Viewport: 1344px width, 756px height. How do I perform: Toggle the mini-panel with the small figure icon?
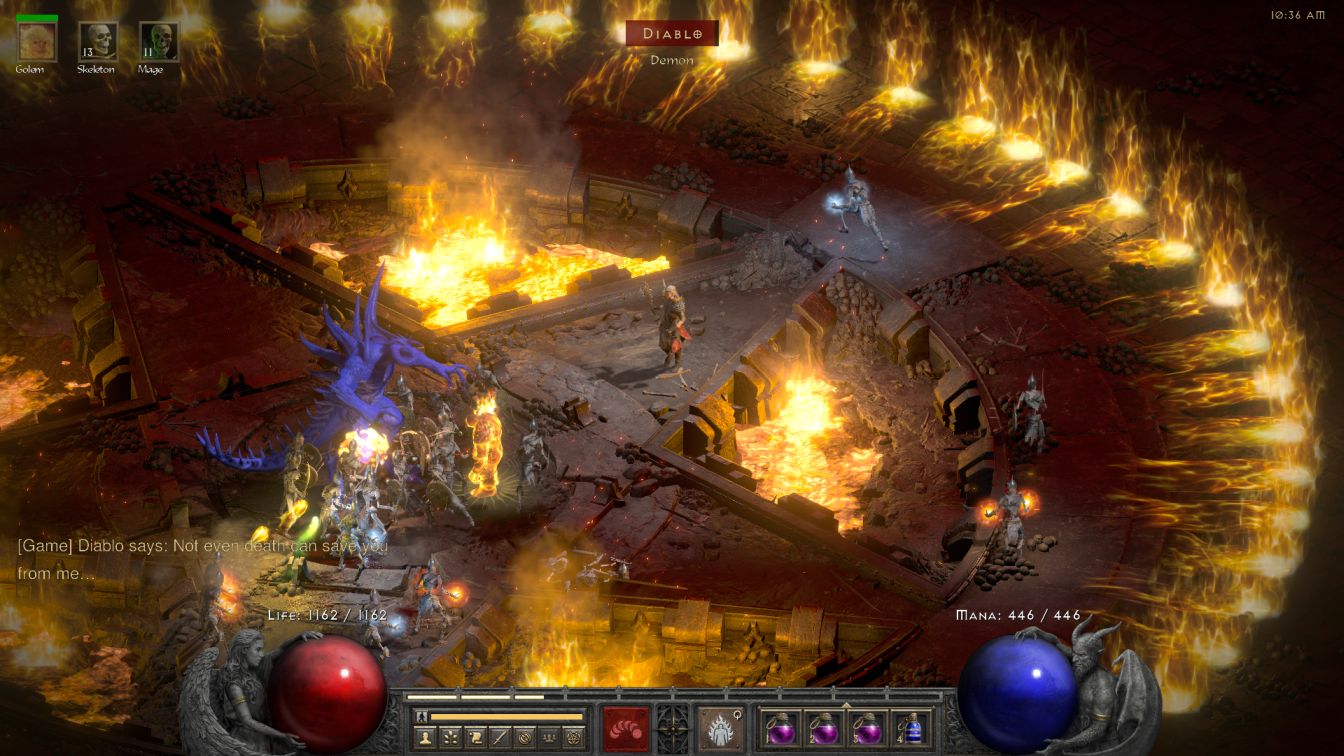point(422,717)
